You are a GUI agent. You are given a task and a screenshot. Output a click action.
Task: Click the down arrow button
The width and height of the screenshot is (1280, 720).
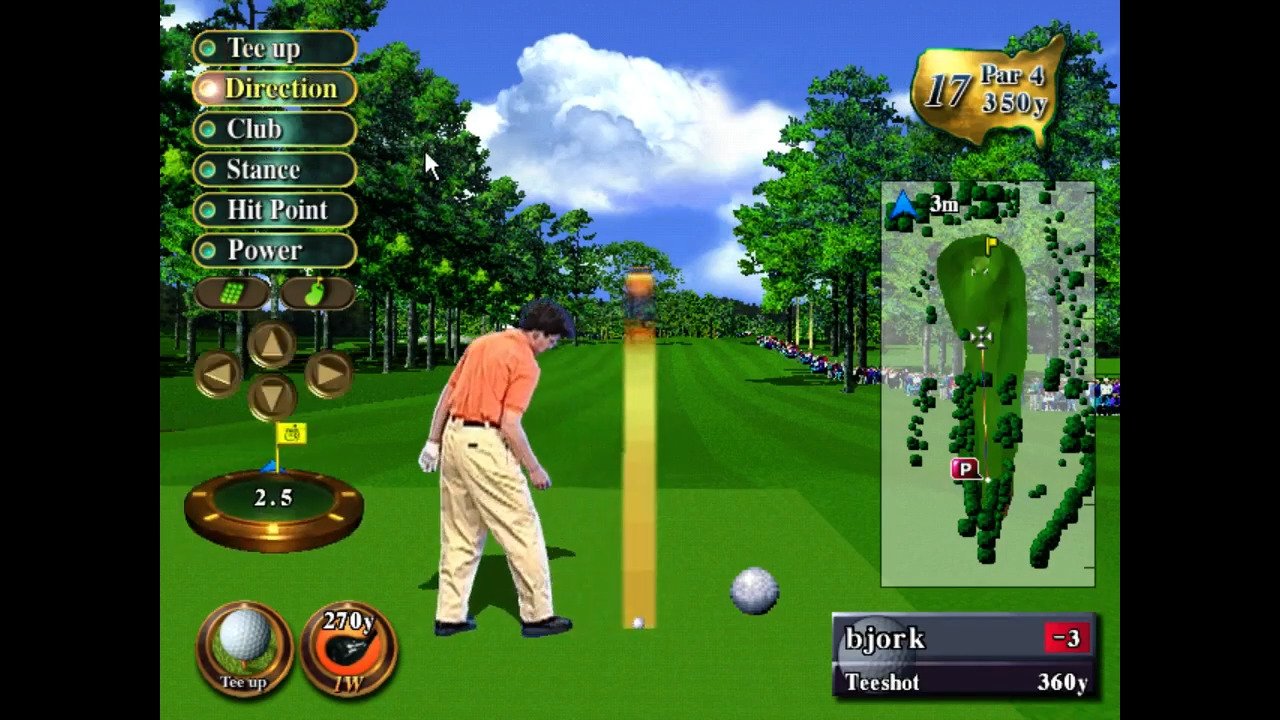coord(271,397)
